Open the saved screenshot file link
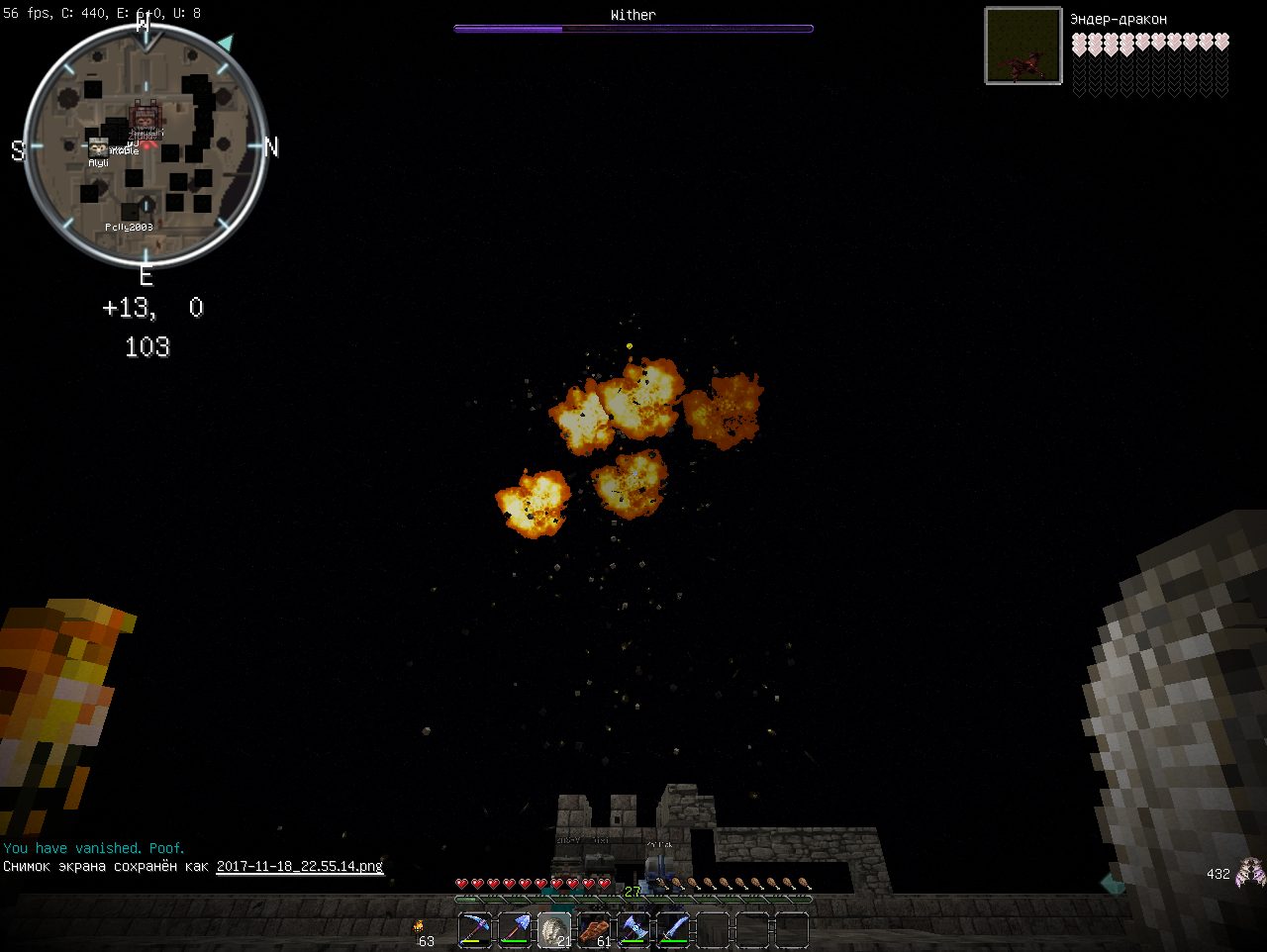 click(299, 866)
